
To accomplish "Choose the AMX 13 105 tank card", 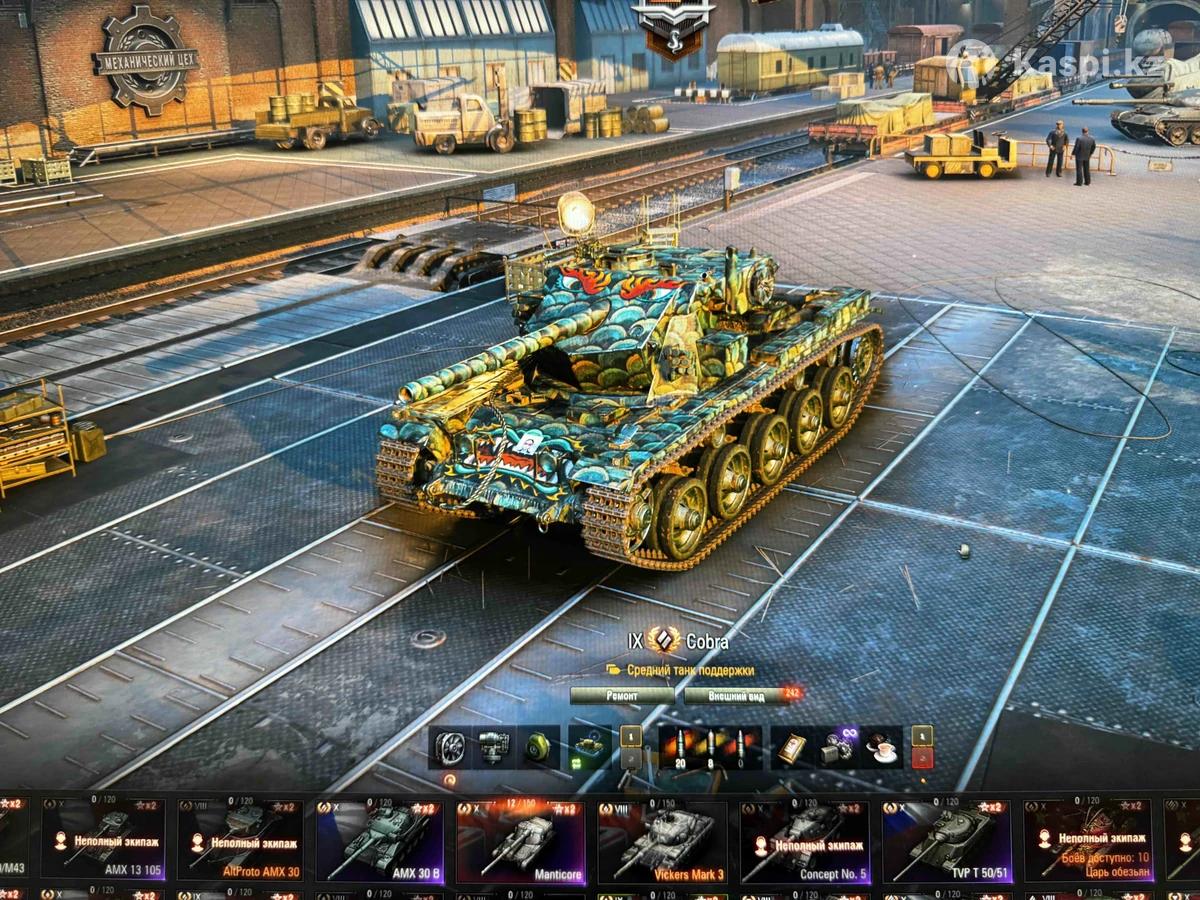I will coord(104,841).
